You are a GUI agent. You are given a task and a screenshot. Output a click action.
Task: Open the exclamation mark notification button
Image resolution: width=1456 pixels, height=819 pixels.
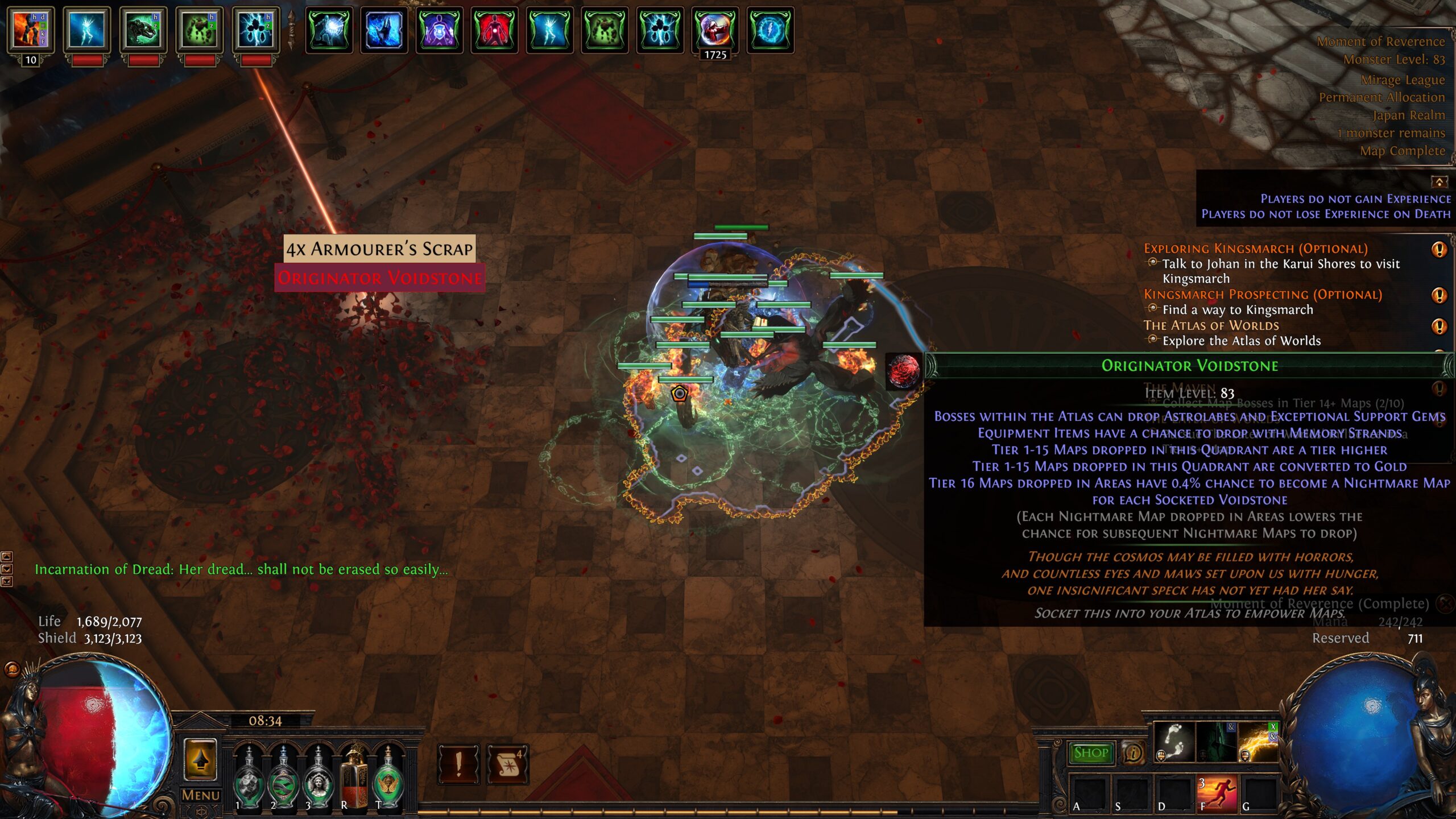click(x=458, y=764)
